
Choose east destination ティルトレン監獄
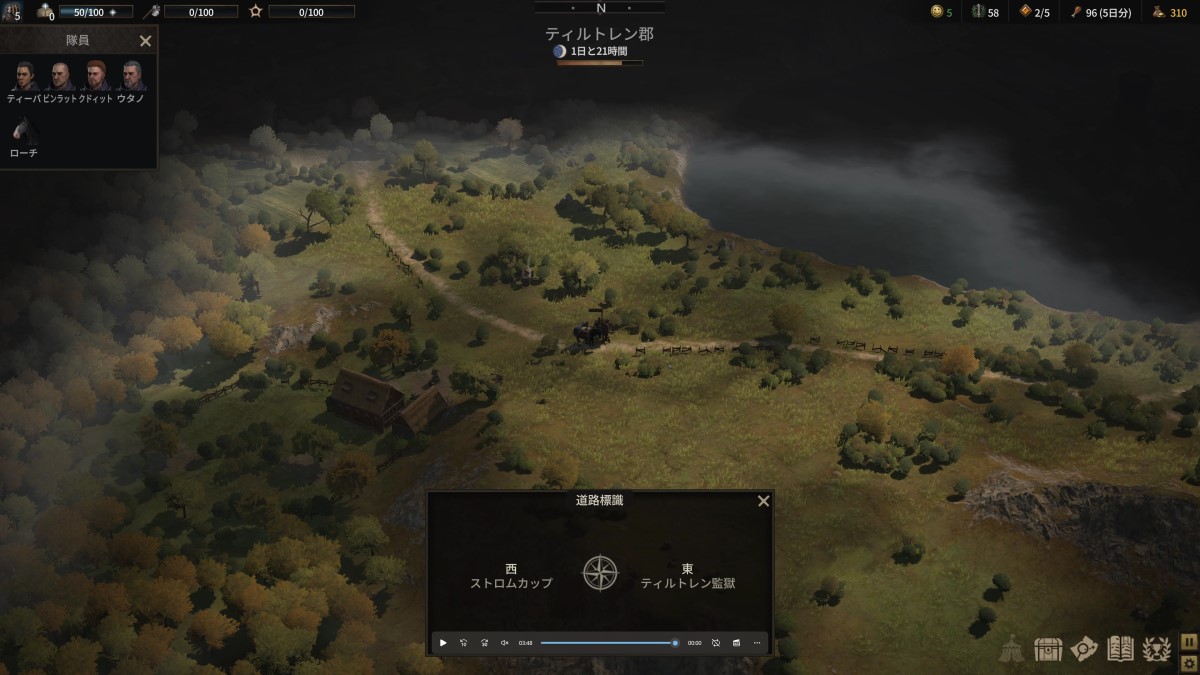pyautogui.click(x=687, y=576)
